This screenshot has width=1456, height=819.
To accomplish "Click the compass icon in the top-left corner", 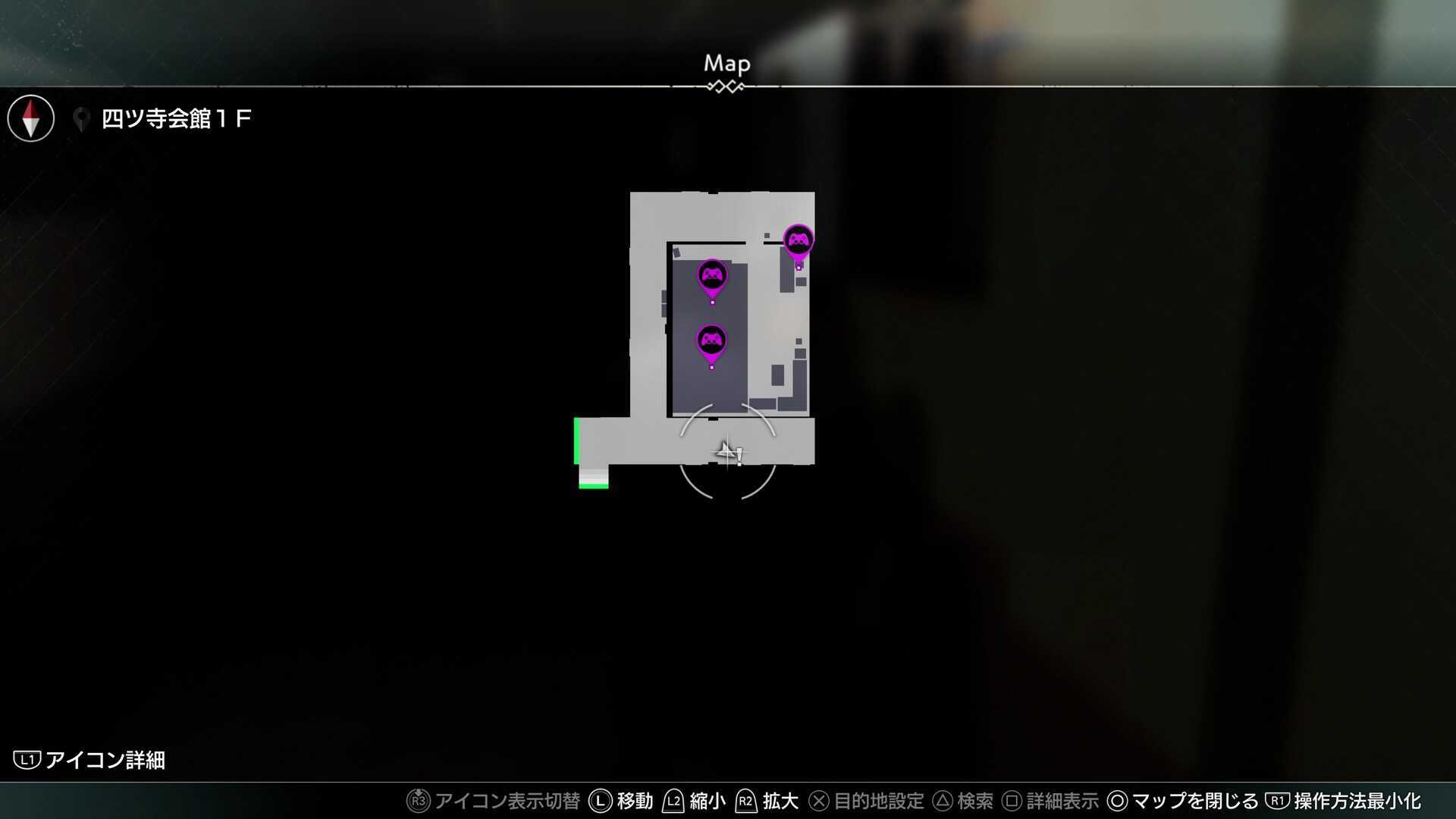I will pyautogui.click(x=30, y=118).
